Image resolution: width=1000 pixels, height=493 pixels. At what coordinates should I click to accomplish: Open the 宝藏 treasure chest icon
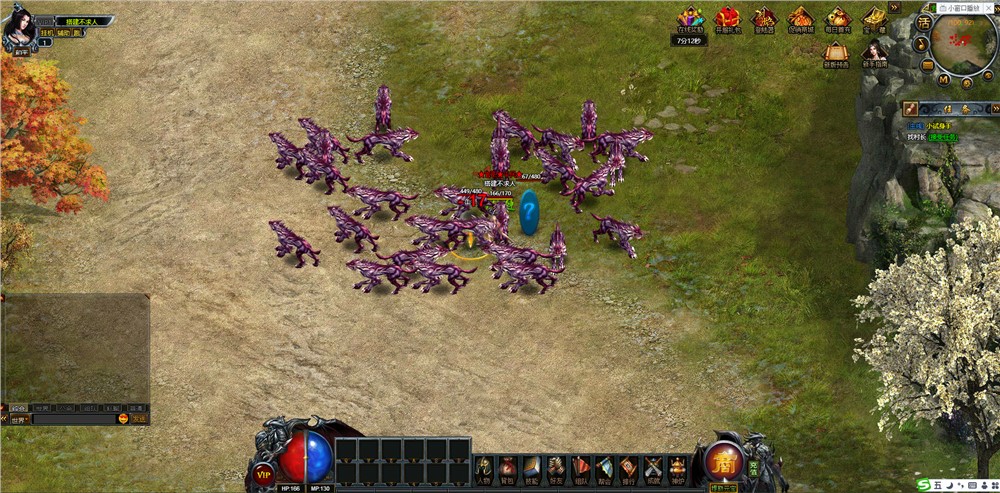point(874,20)
